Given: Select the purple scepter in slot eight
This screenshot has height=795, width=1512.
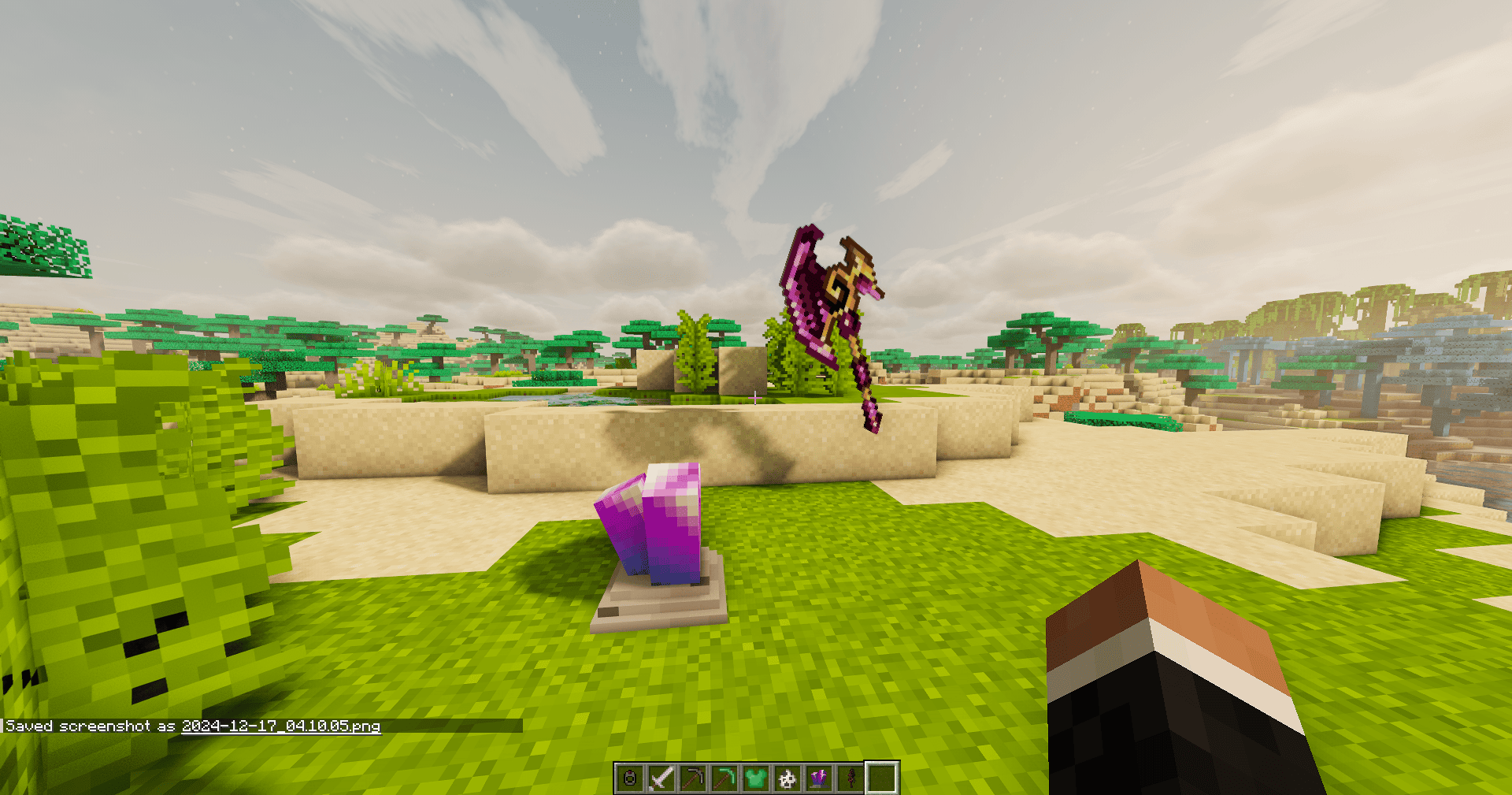Looking at the screenshot, I should click(x=850, y=778).
